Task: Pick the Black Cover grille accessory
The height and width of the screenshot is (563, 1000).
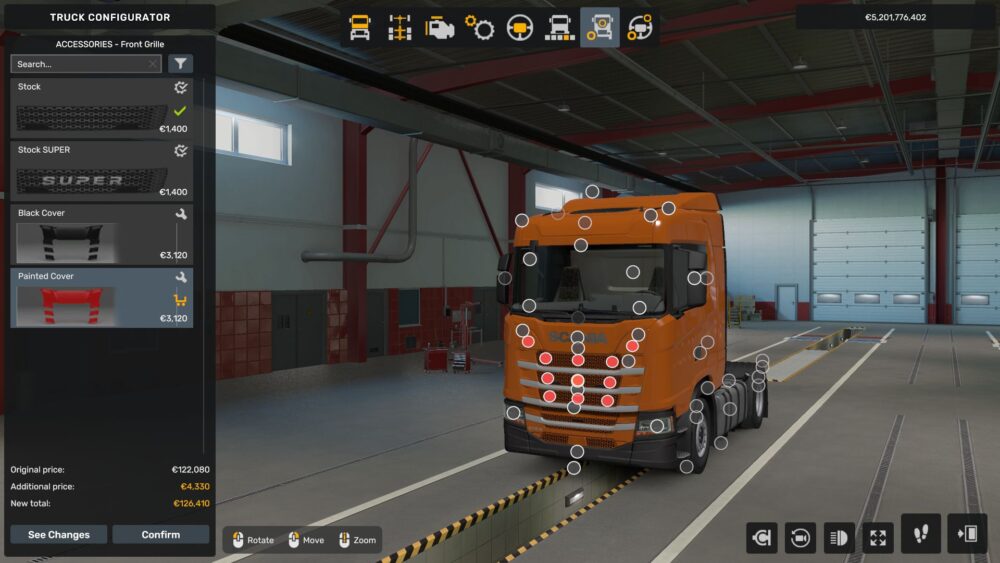Action: [101, 234]
